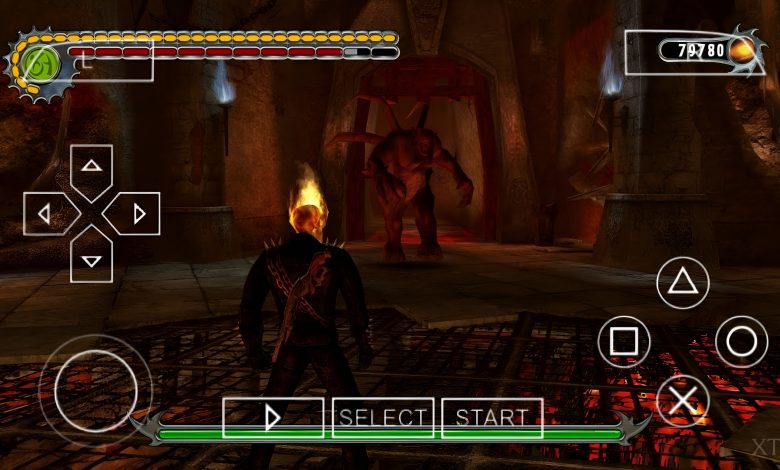Tap the triangle touch button
This screenshot has width=780, height=470.
(x=682, y=282)
